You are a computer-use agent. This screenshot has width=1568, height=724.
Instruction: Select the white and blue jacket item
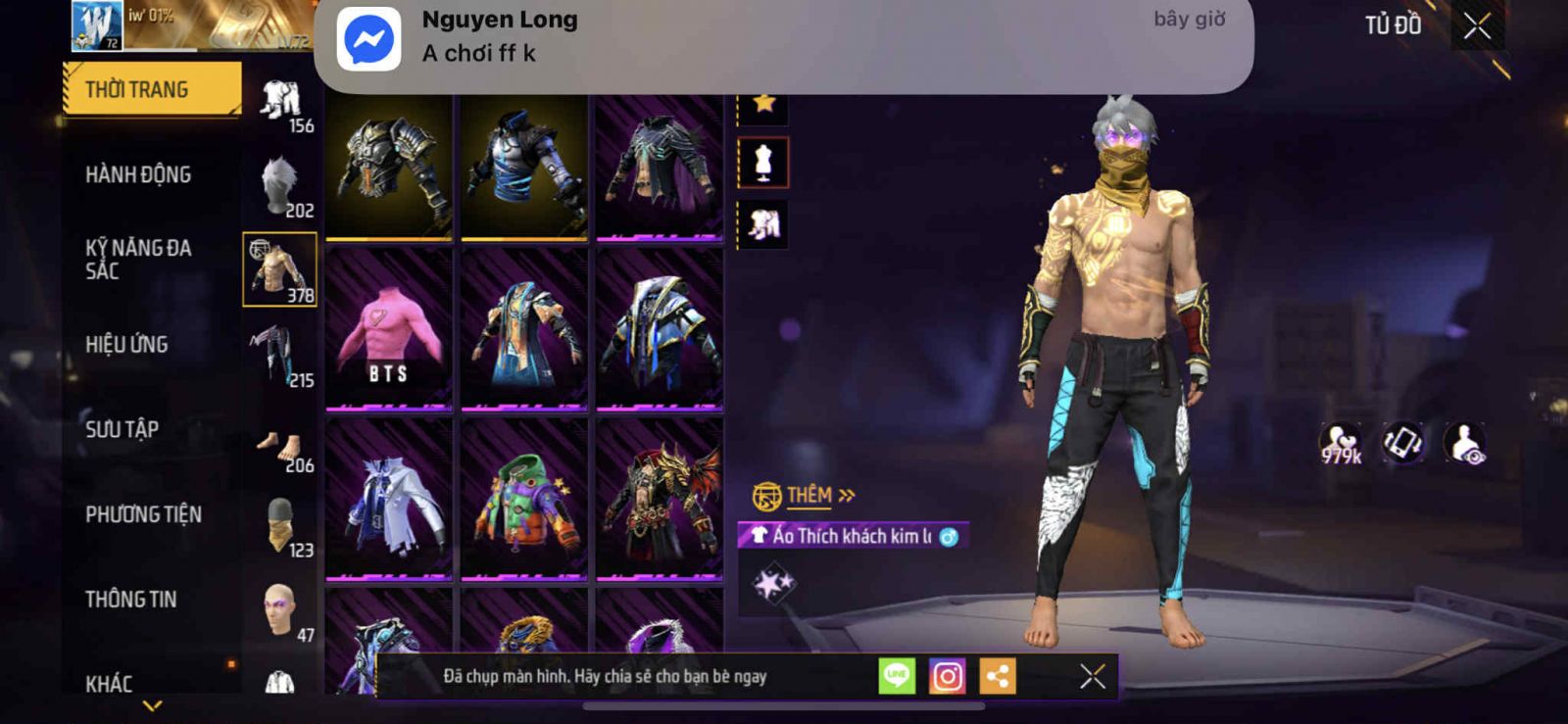click(389, 500)
